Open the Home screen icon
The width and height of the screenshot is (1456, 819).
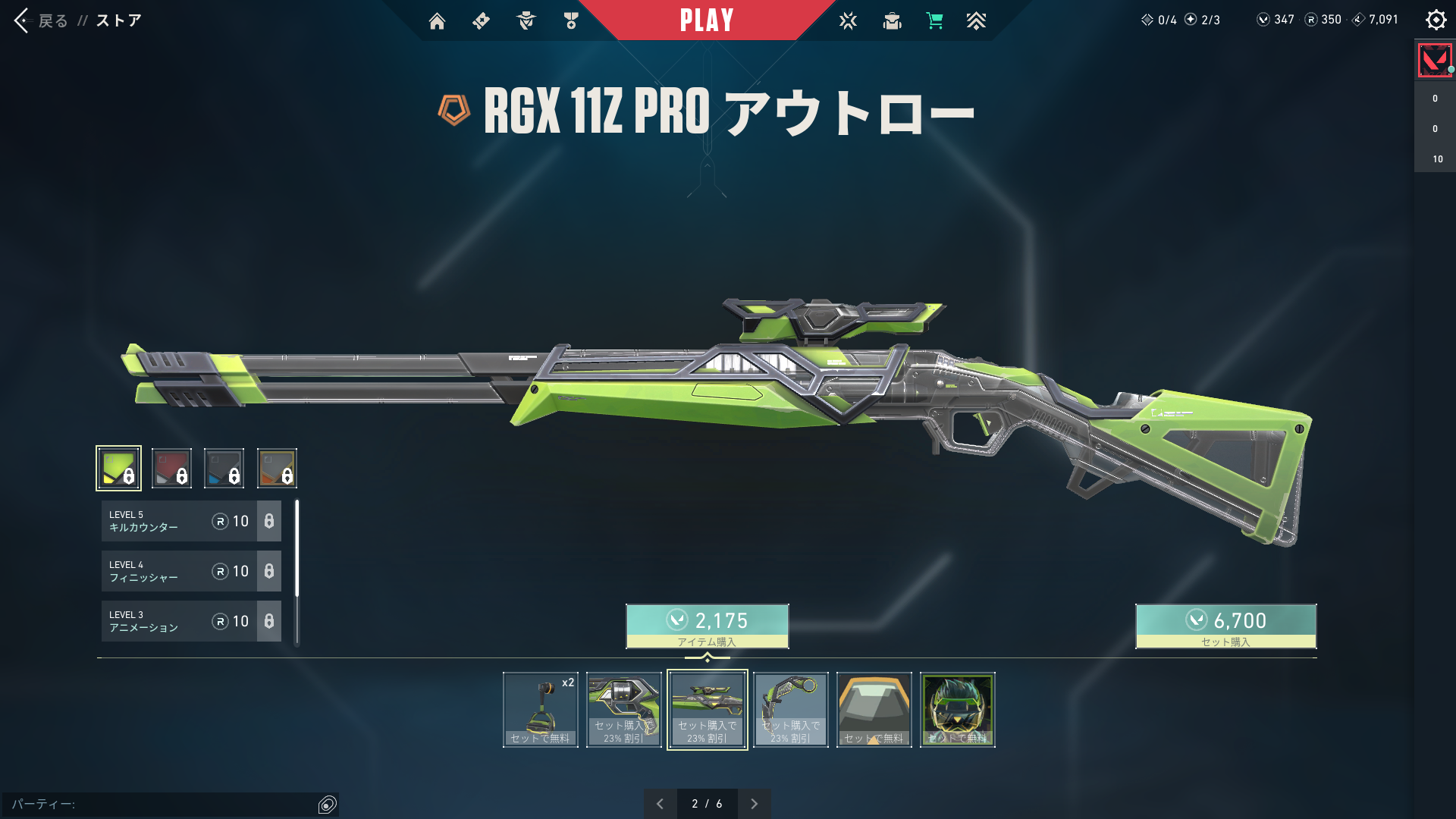tap(438, 20)
